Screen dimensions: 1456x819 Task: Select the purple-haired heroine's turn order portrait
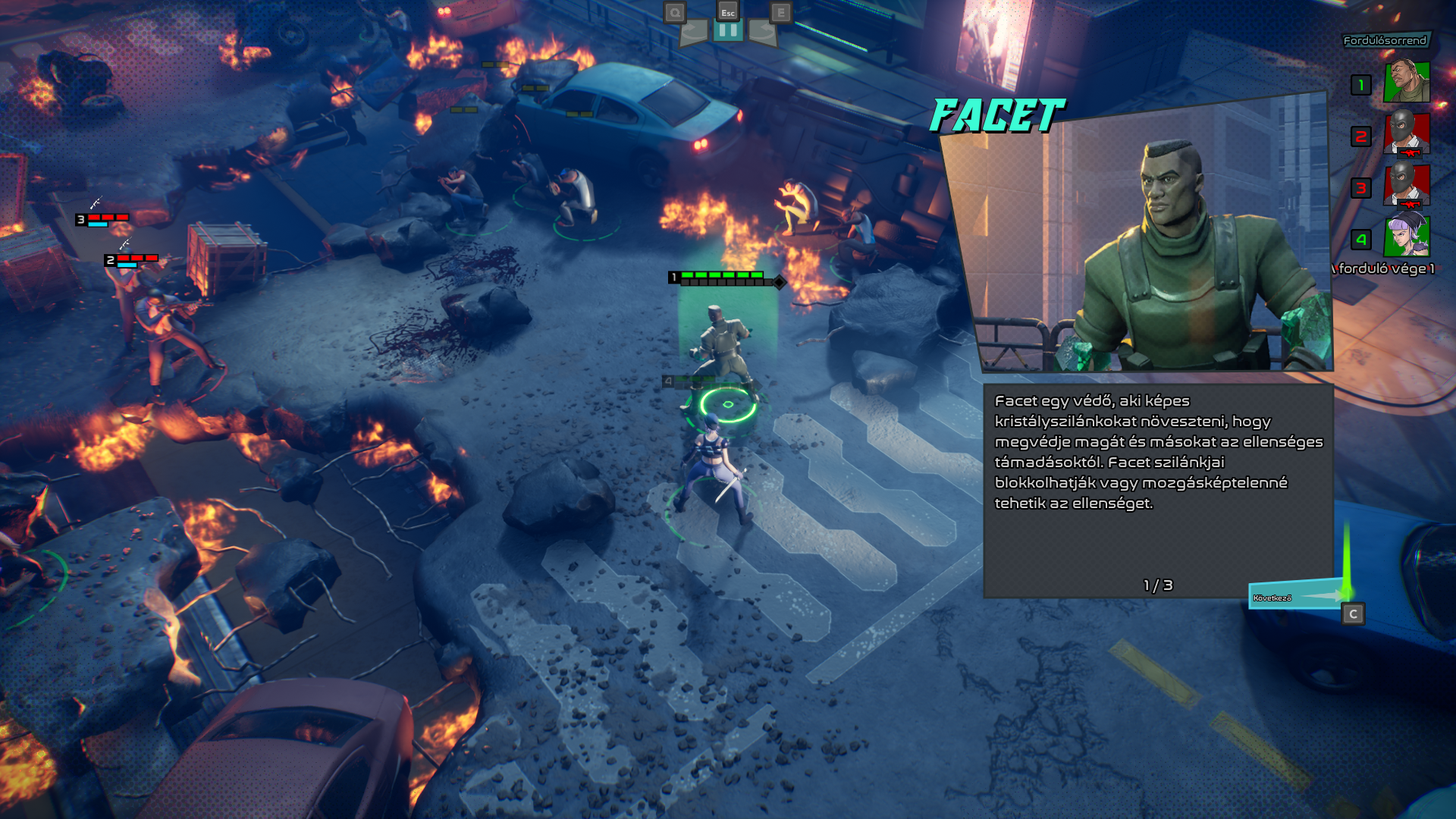point(1407,237)
